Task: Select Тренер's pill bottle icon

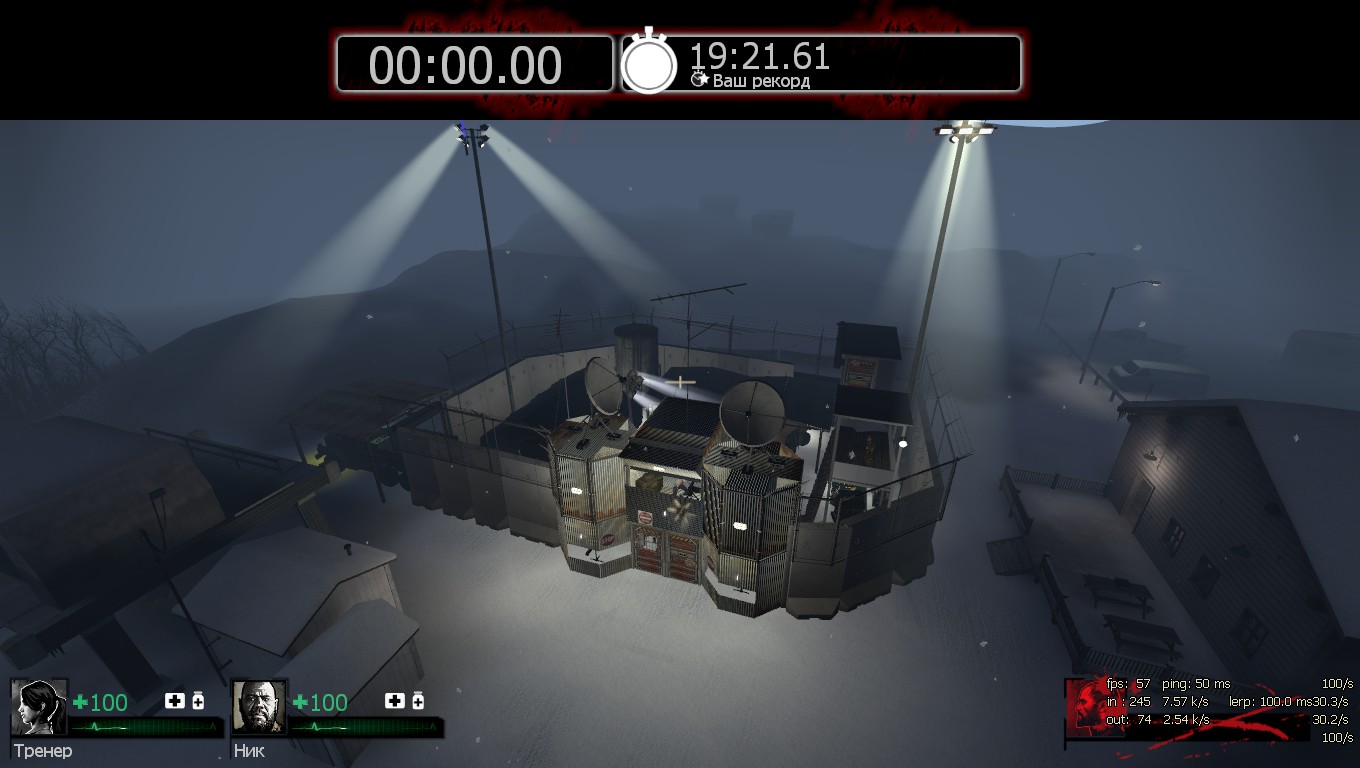Action: click(198, 701)
